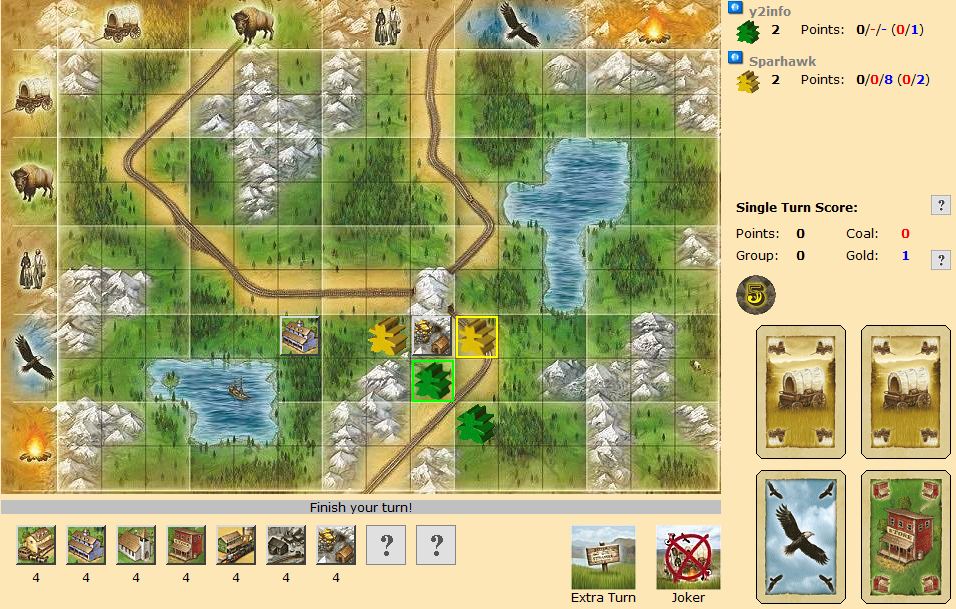Open the help button beside Gold value
Screen dimensions: 956x609
(940, 260)
